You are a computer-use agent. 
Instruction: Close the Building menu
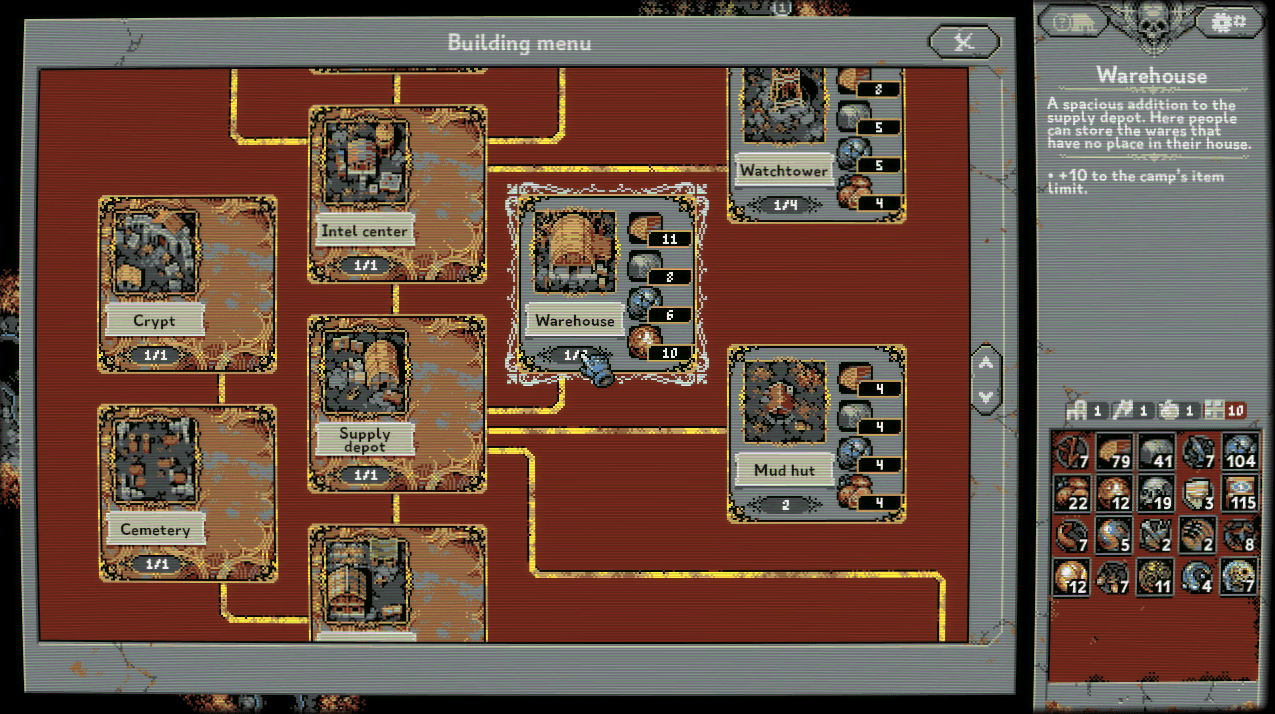(x=964, y=42)
